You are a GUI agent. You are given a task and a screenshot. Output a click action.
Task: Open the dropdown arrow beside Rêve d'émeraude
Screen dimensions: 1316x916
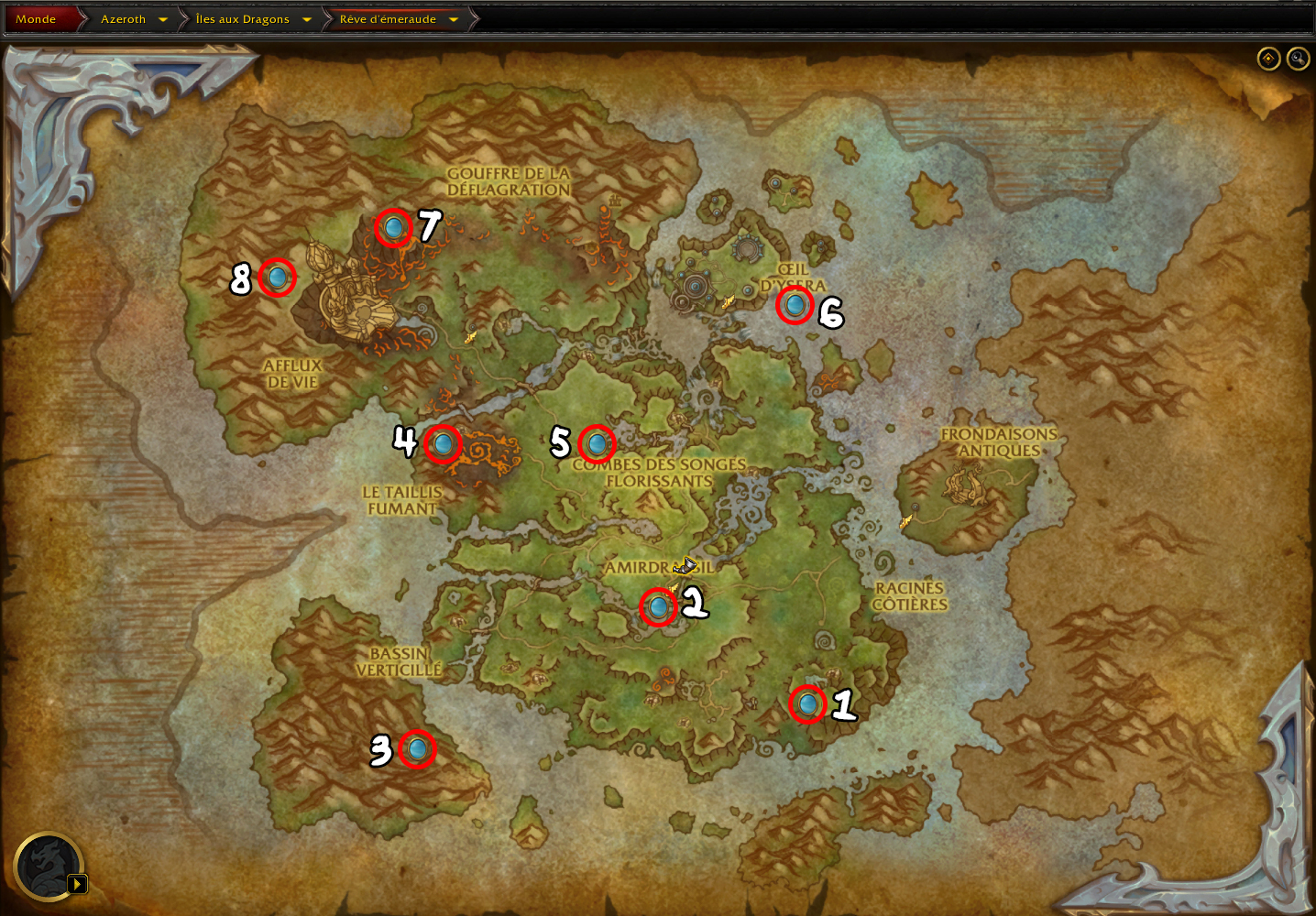pos(454,19)
